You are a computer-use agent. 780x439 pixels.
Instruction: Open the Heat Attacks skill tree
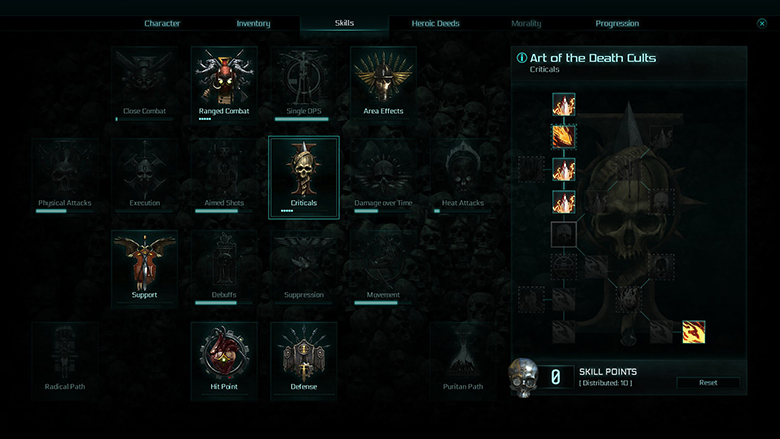[x=463, y=174]
